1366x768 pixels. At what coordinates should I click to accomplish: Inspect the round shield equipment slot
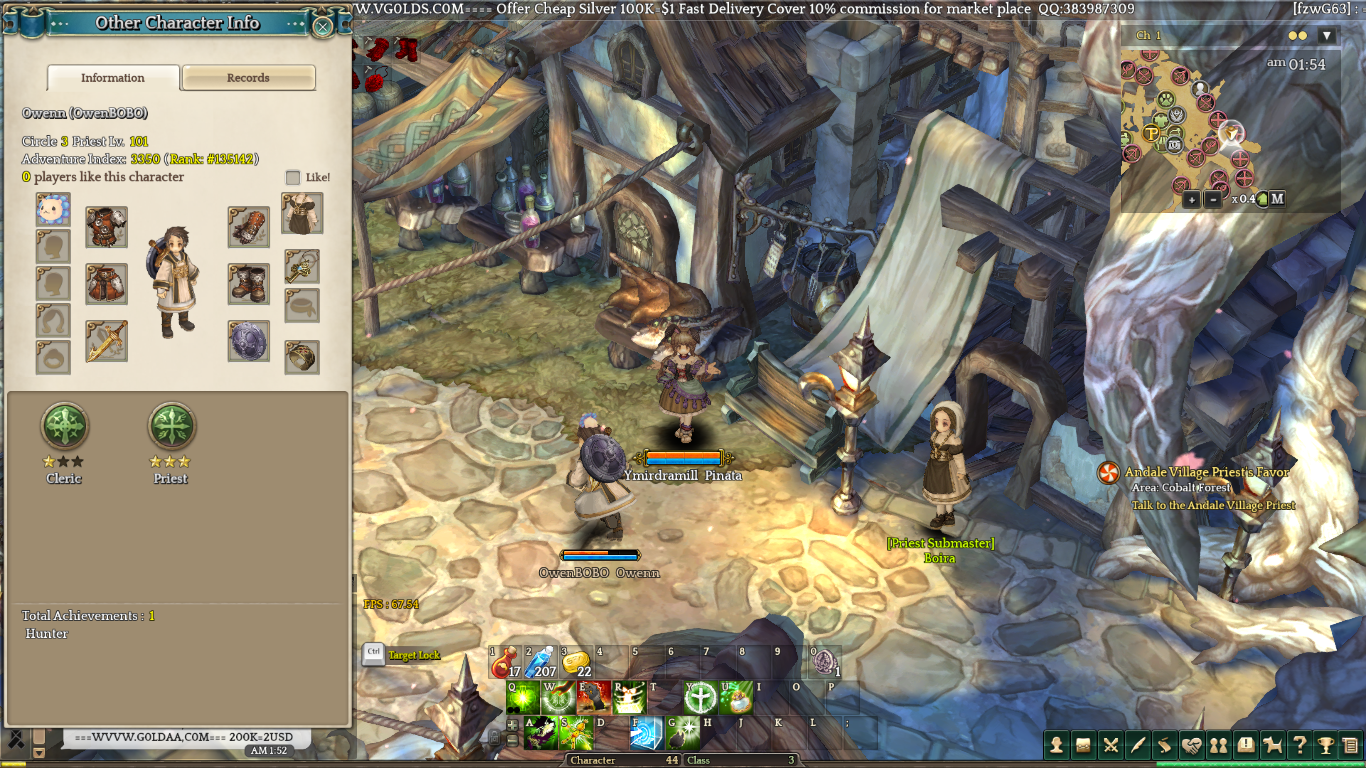click(248, 341)
